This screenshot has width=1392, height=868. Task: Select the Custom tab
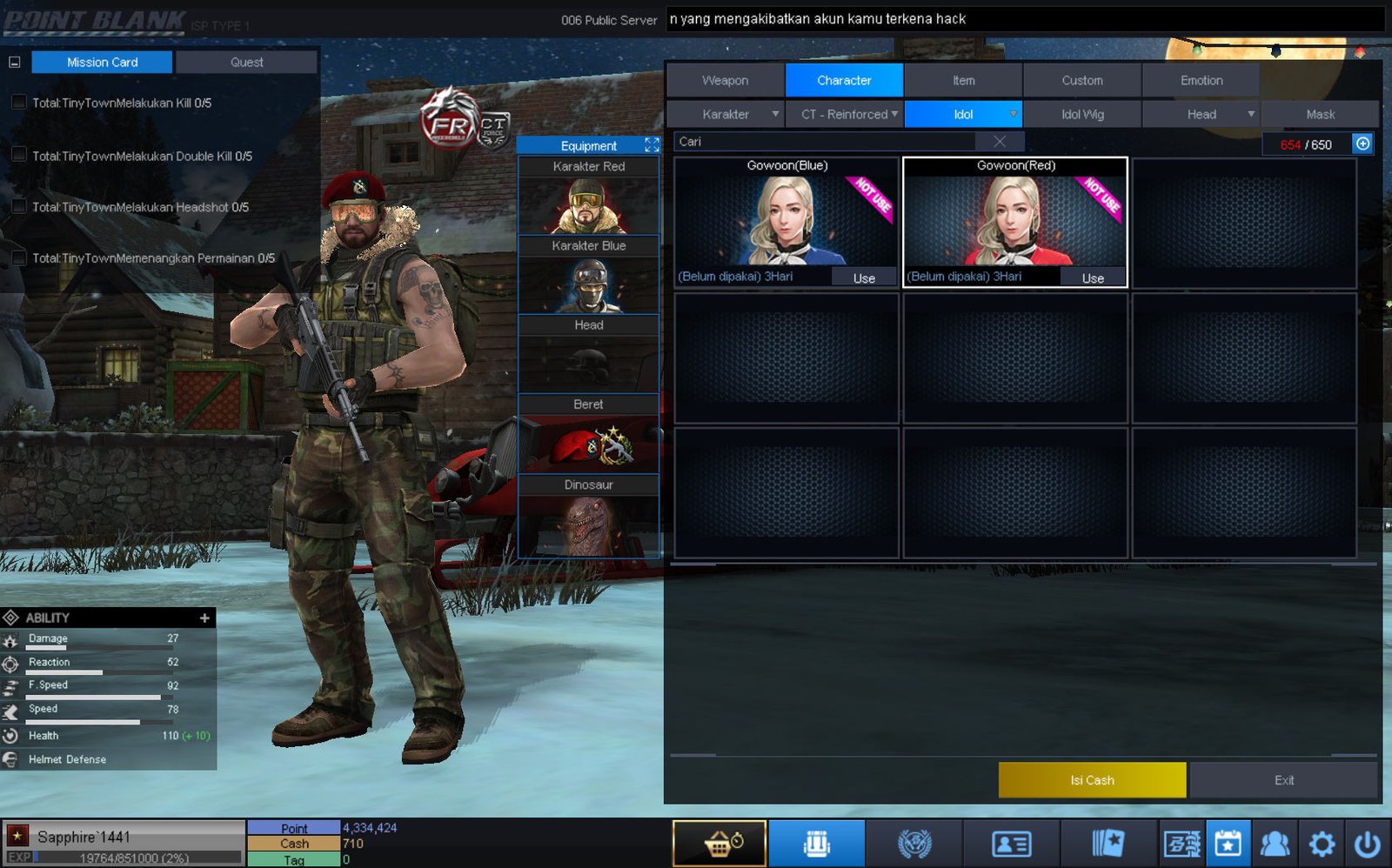tap(1081, 80)
